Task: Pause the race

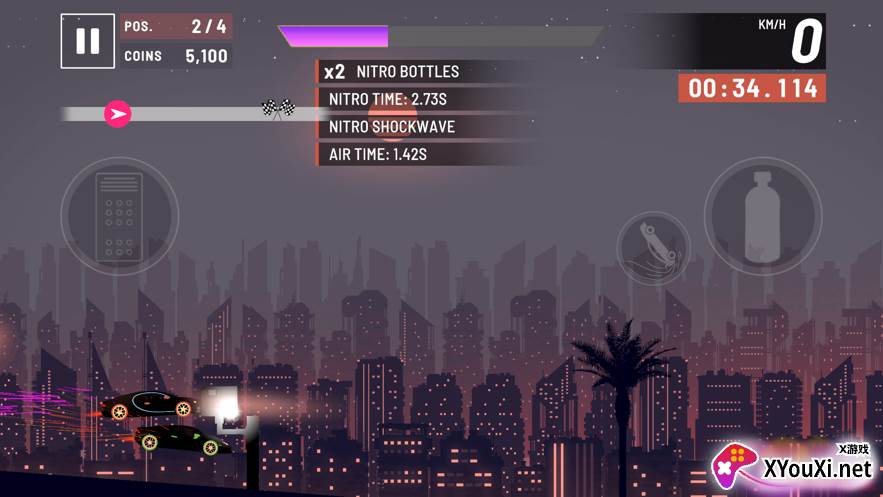Action: point(88,41)
